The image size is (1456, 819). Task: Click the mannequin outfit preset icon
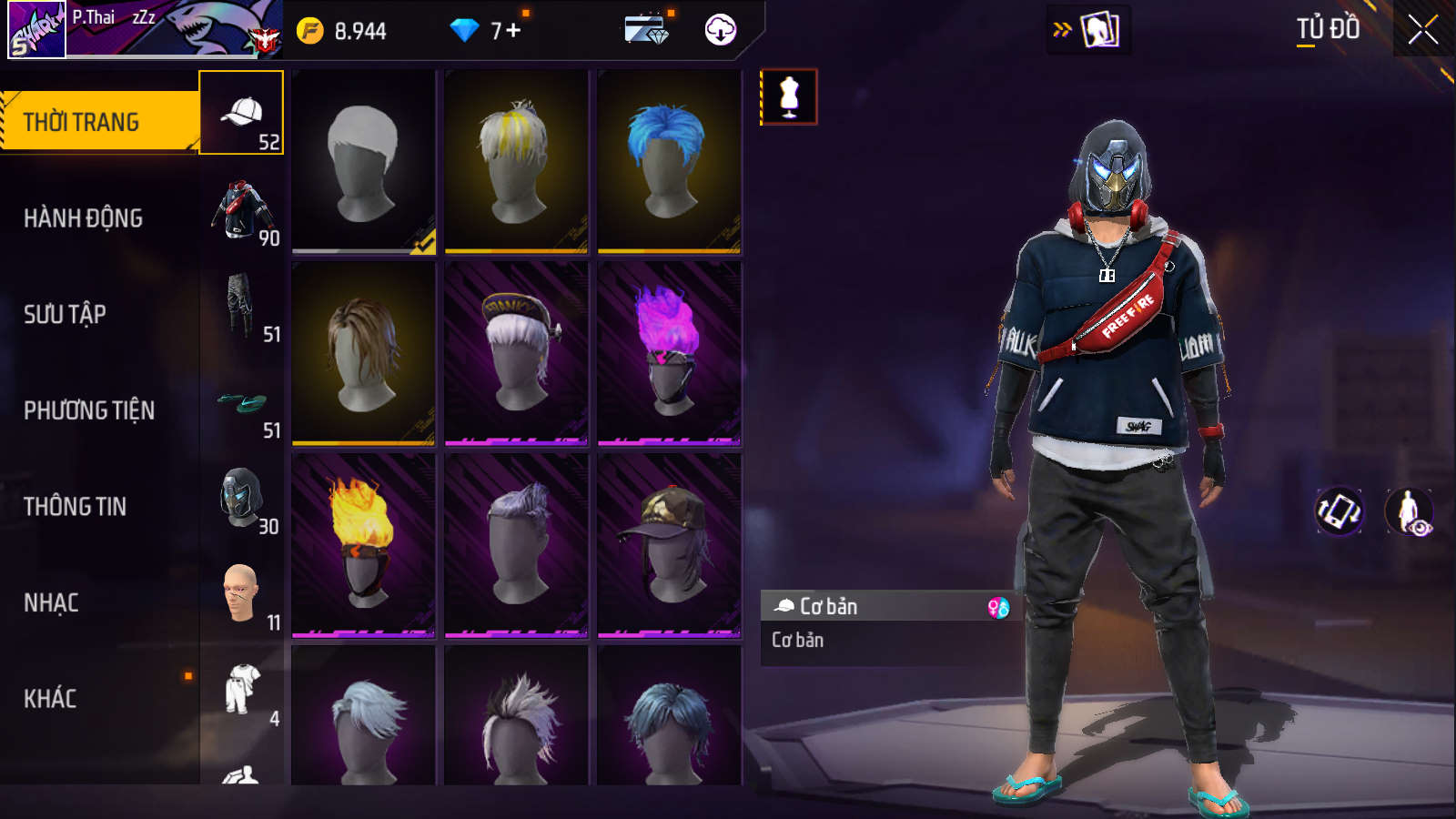[789, 96]
